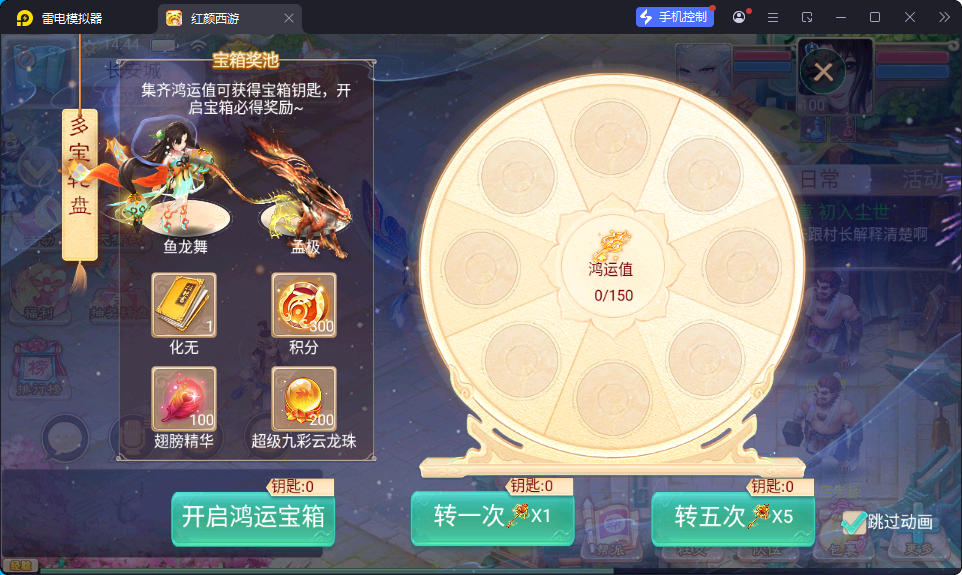Choose the 翅膀精华 wing essence item
962x575 pixels.
(x=184, y=398)
